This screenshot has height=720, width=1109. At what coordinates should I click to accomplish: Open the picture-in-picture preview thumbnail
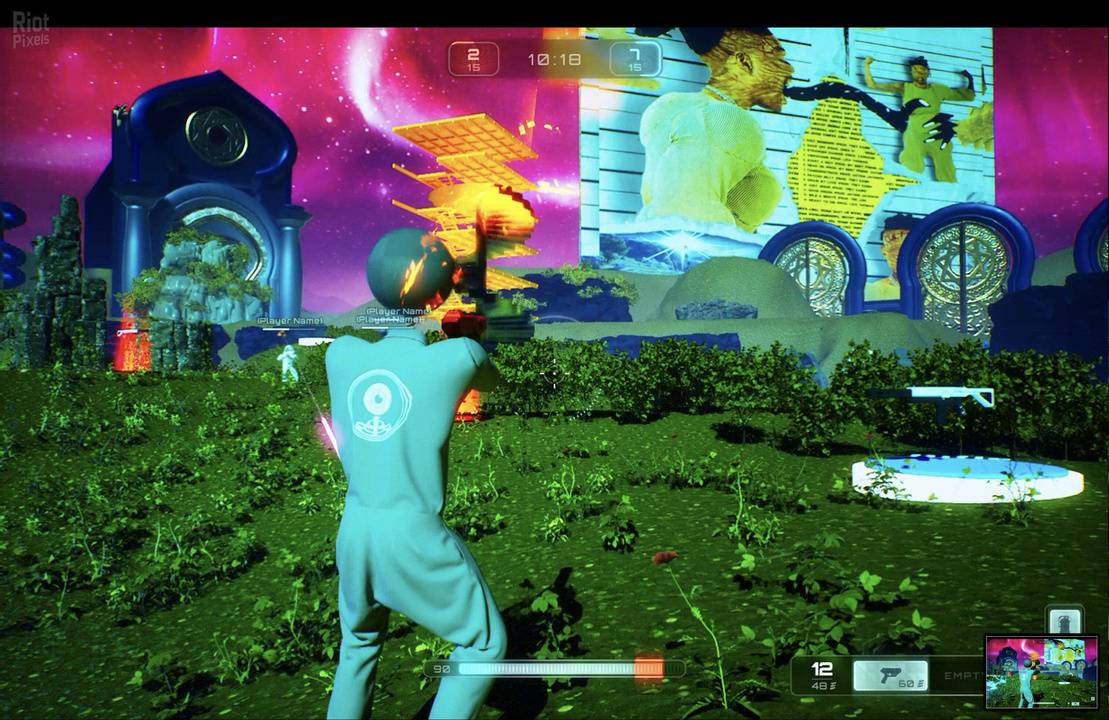(x=1041, y=671)
